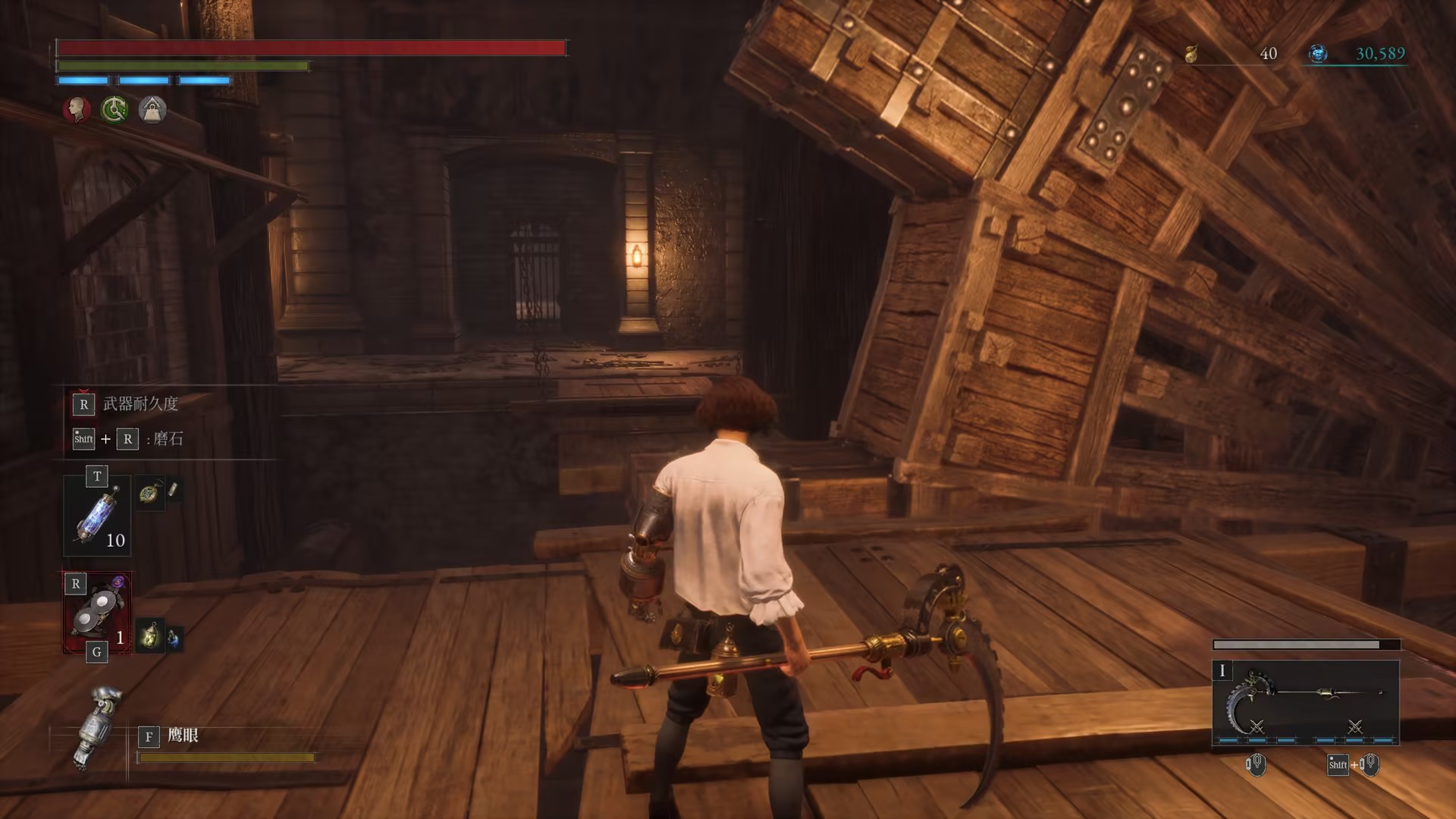Click the small grey cylinder item icon
The width and height of the screenshot is (1456, 819).
tap(173, 490)
